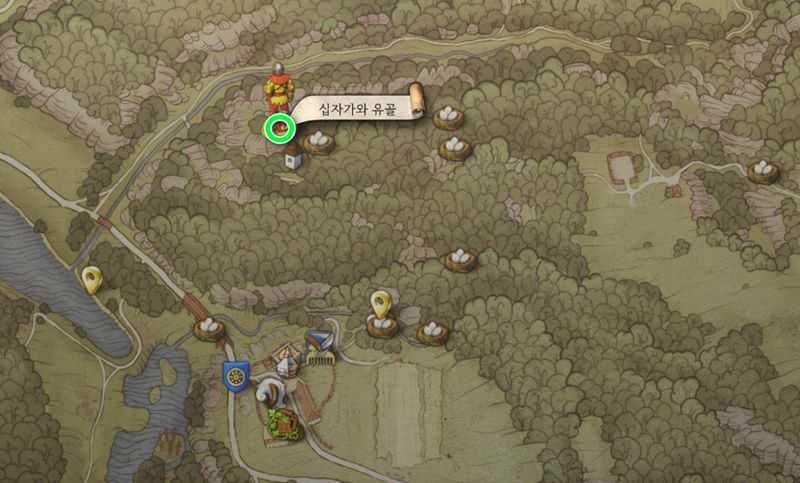Image resolution: width=800 pixels, height=483 pixels.
Task: Click the 십자가와 유골 scroll label
Action: pyautogui.click(x=355, y=108)
